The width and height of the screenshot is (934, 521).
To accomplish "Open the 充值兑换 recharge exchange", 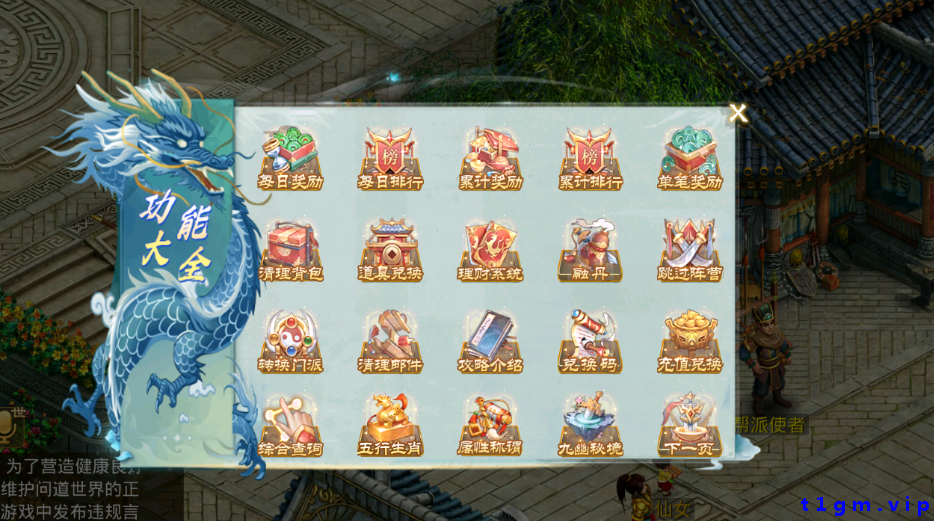I will click(x=691, y=341).
